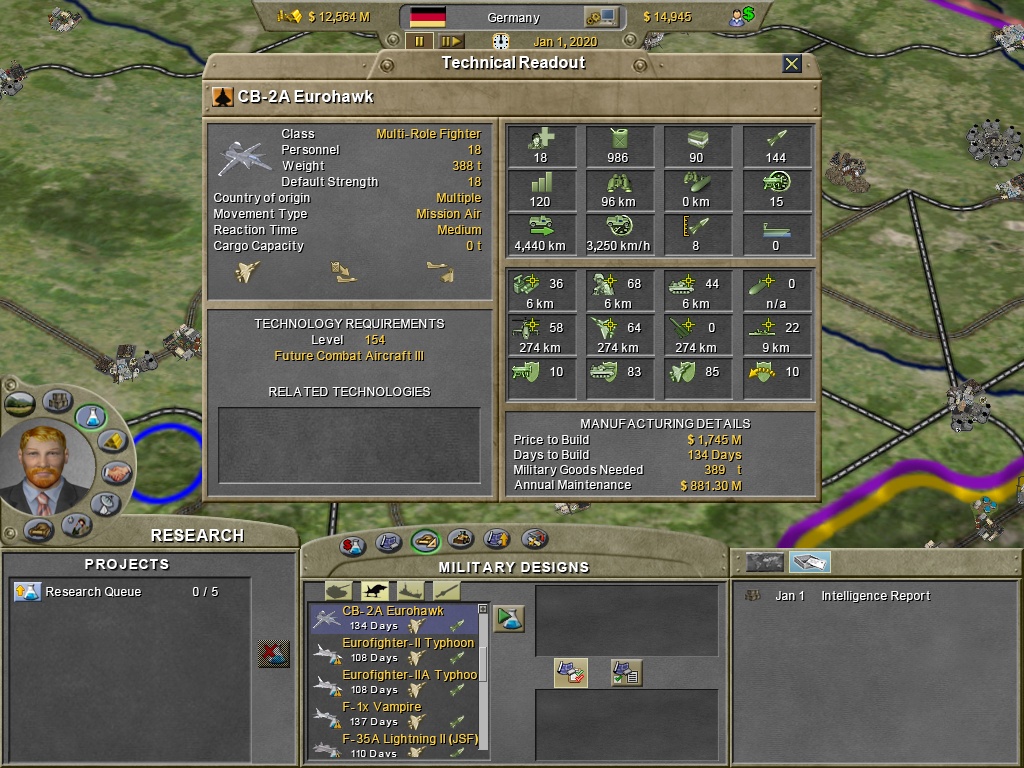Screen dimensions: 1024x768
Task: Open the gold bars finance department
Action: 113,440
